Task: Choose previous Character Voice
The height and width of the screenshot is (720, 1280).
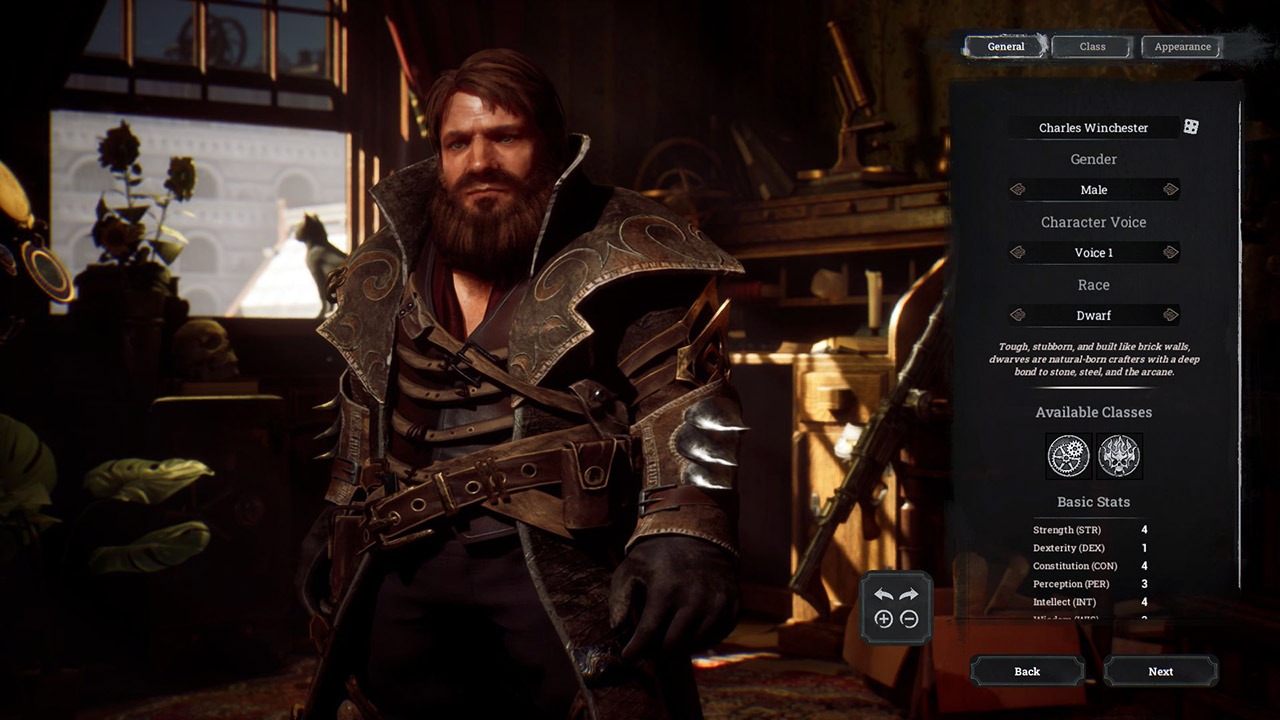Action: [x=1018, y=253]
